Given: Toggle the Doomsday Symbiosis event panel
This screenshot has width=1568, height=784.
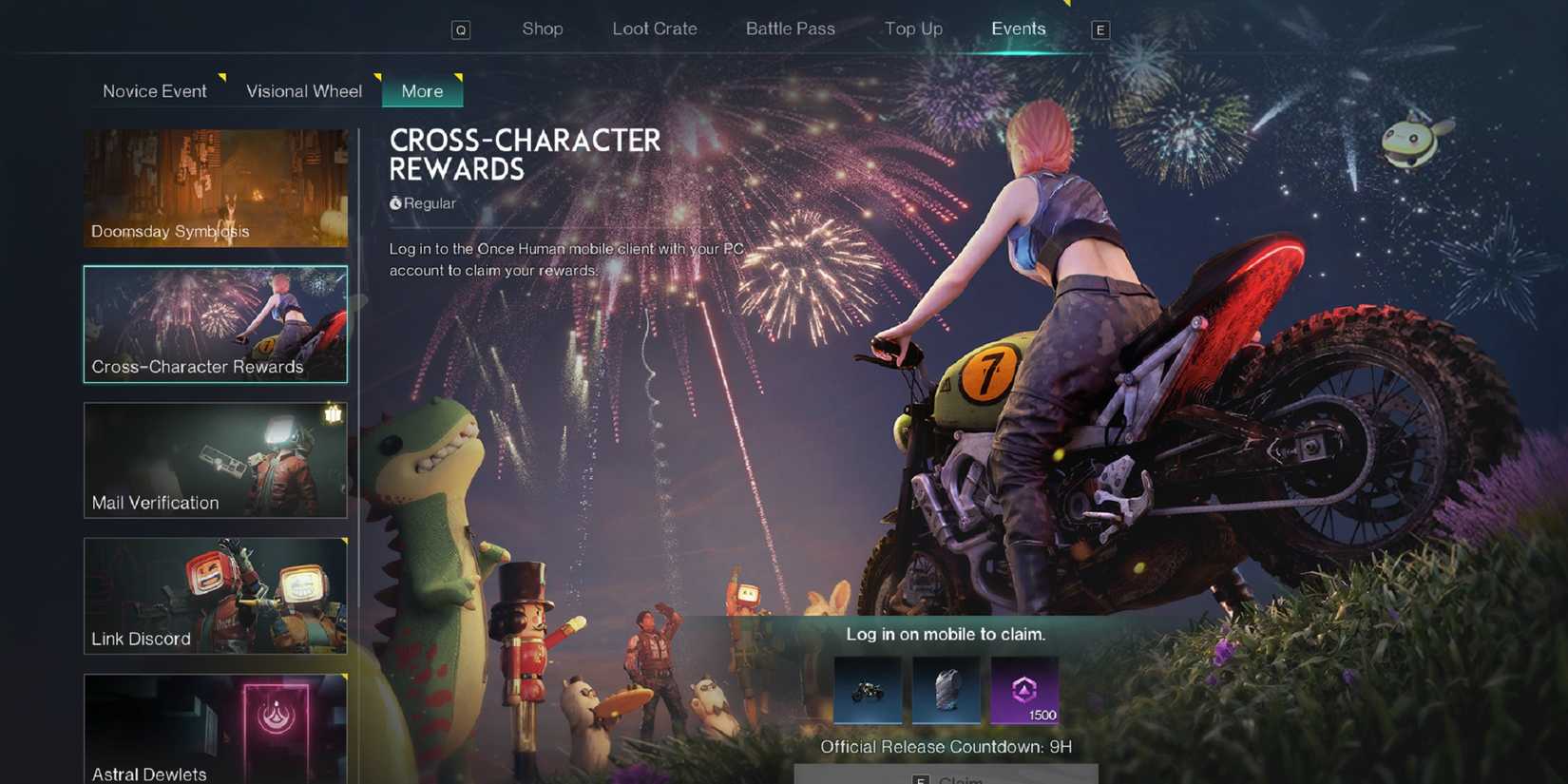Looking at the screenshot, I should point(216,188).
